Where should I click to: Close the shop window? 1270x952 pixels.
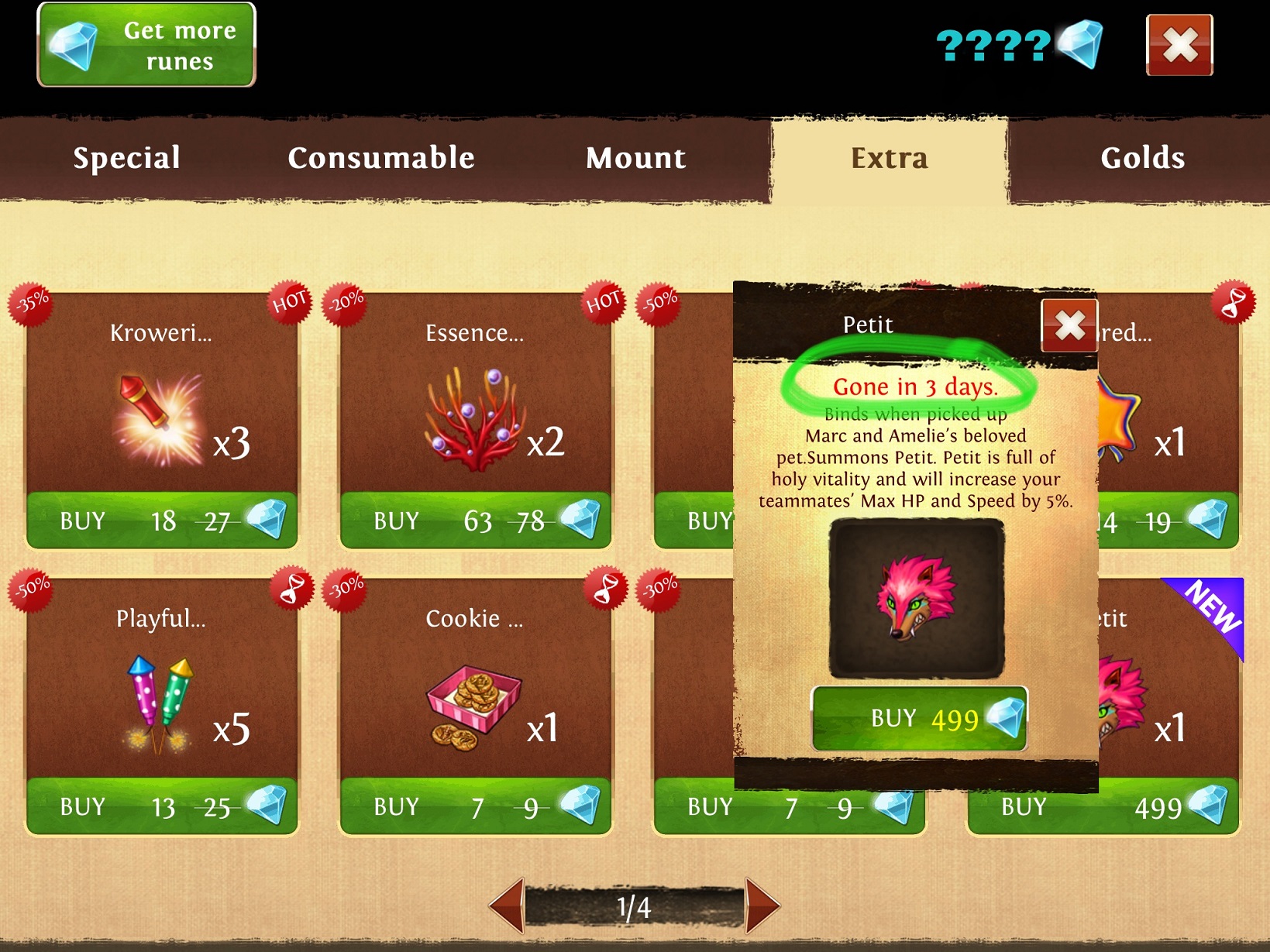coord(1179,45)
